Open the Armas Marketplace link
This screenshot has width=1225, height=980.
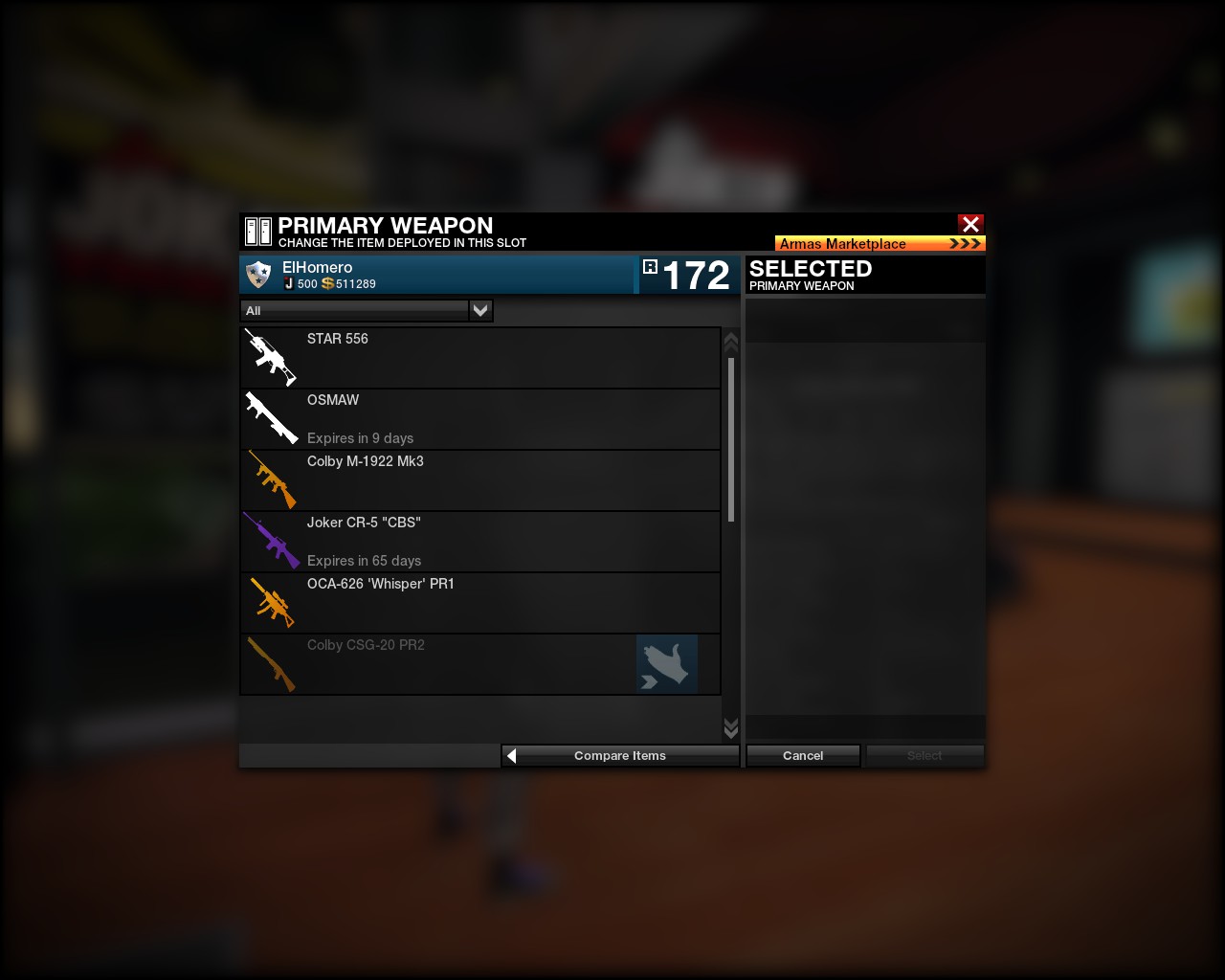coord(880,243)
